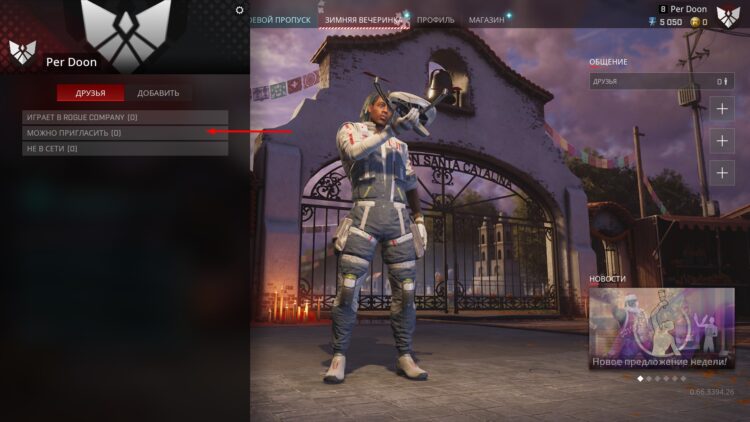Open the Магазин tab

tap(487, 20)
